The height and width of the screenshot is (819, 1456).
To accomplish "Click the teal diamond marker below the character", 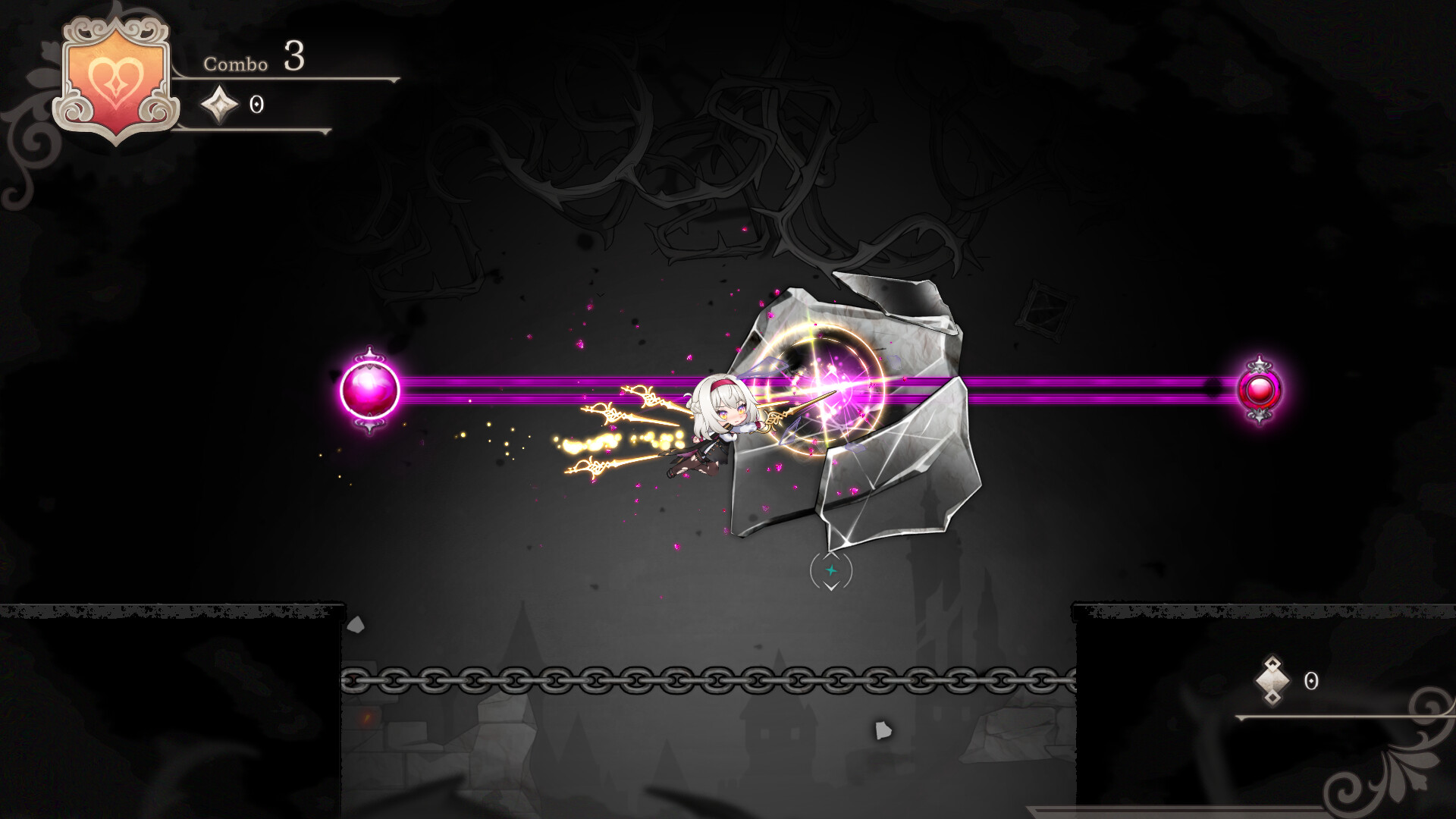I will tap(830, 572).
